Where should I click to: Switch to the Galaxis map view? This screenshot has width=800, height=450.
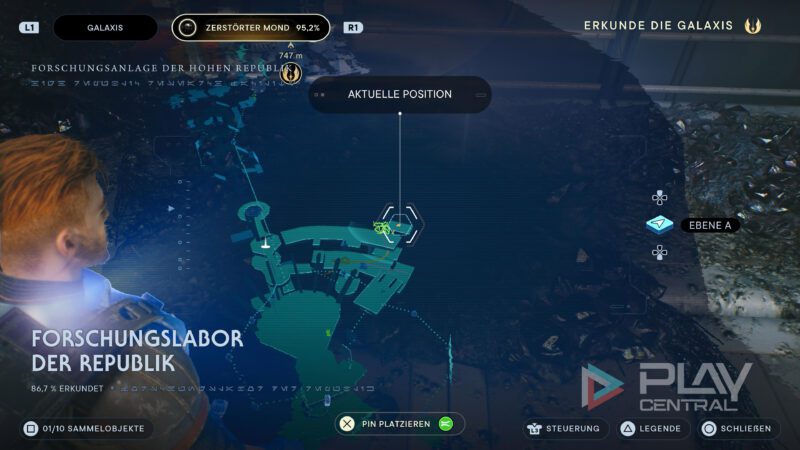tap(105, 28)
